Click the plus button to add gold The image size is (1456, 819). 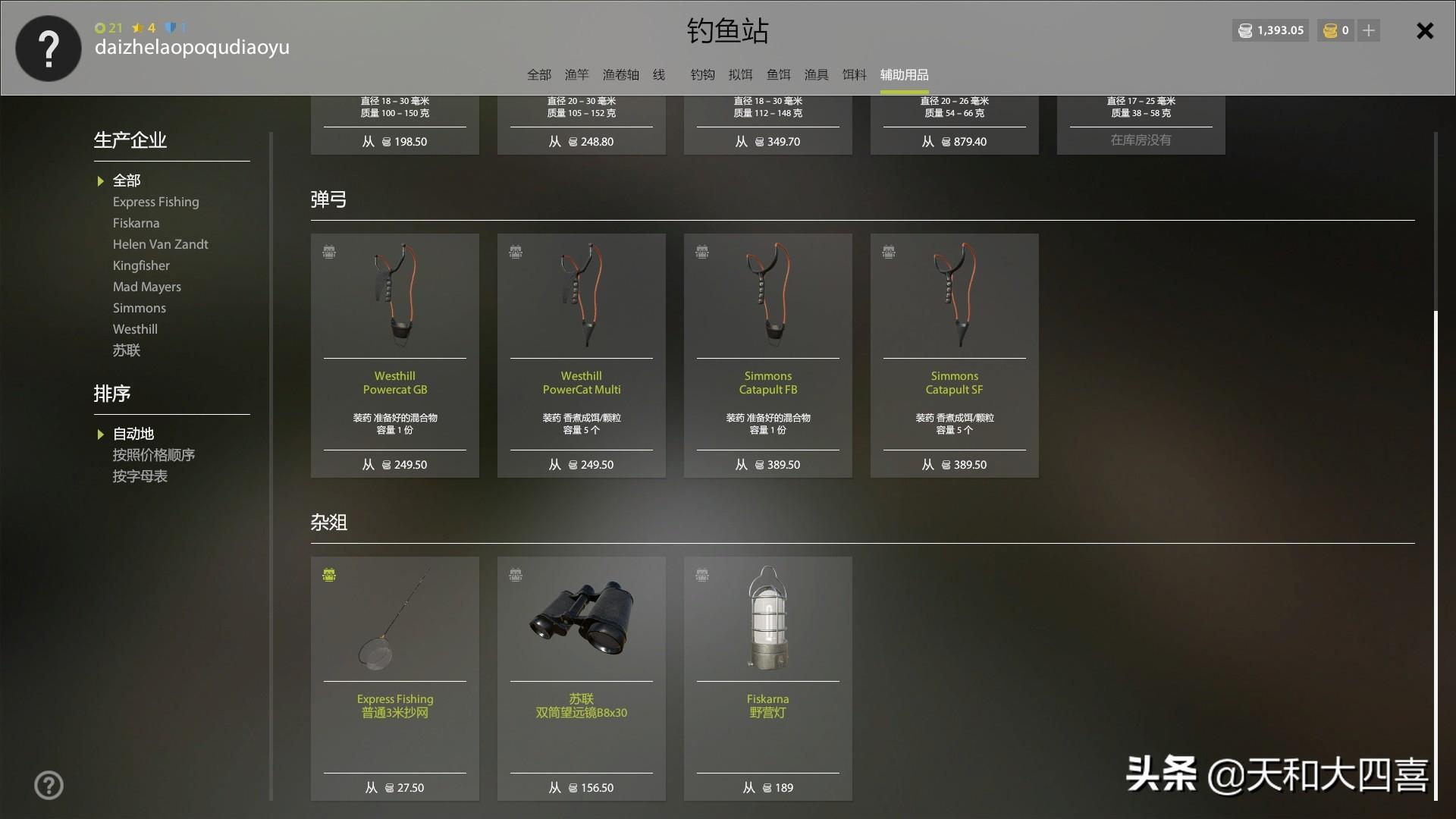point(1369,30)
